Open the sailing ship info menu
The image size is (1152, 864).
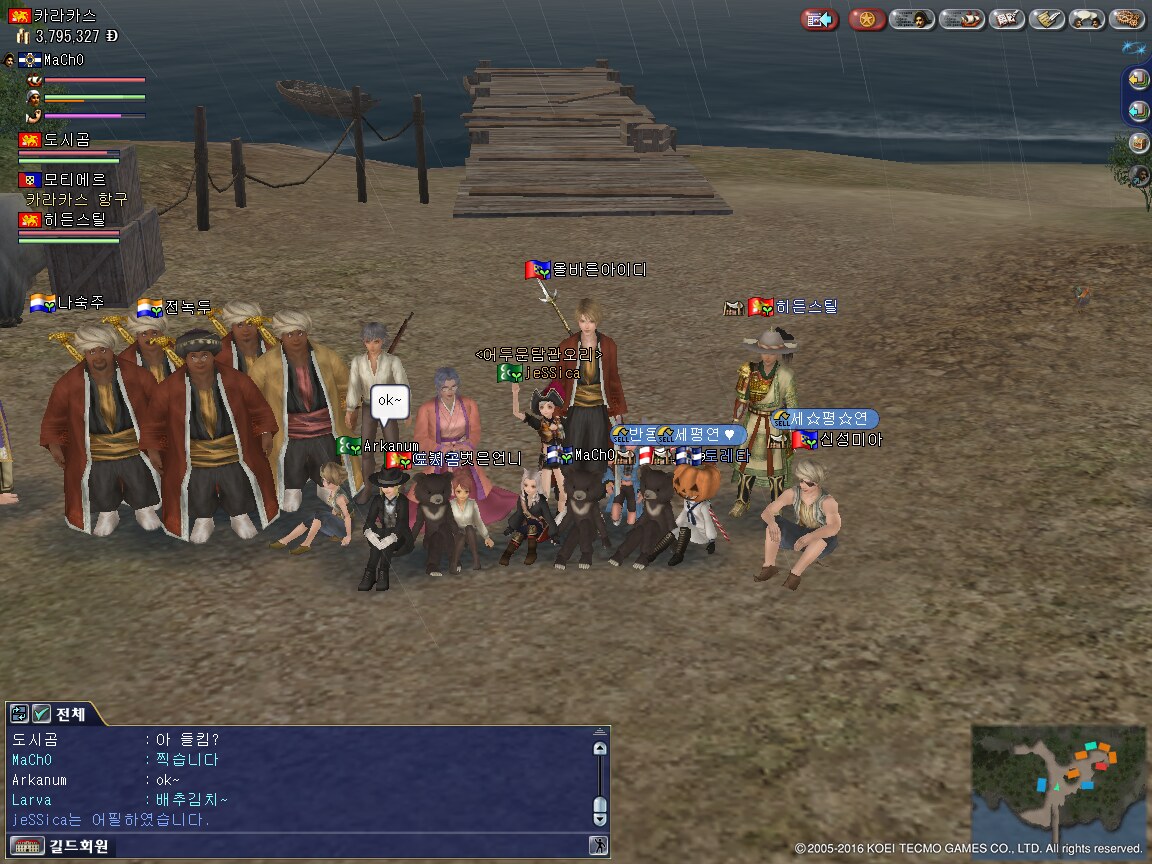pyautogui.click(x=961, y=19)
